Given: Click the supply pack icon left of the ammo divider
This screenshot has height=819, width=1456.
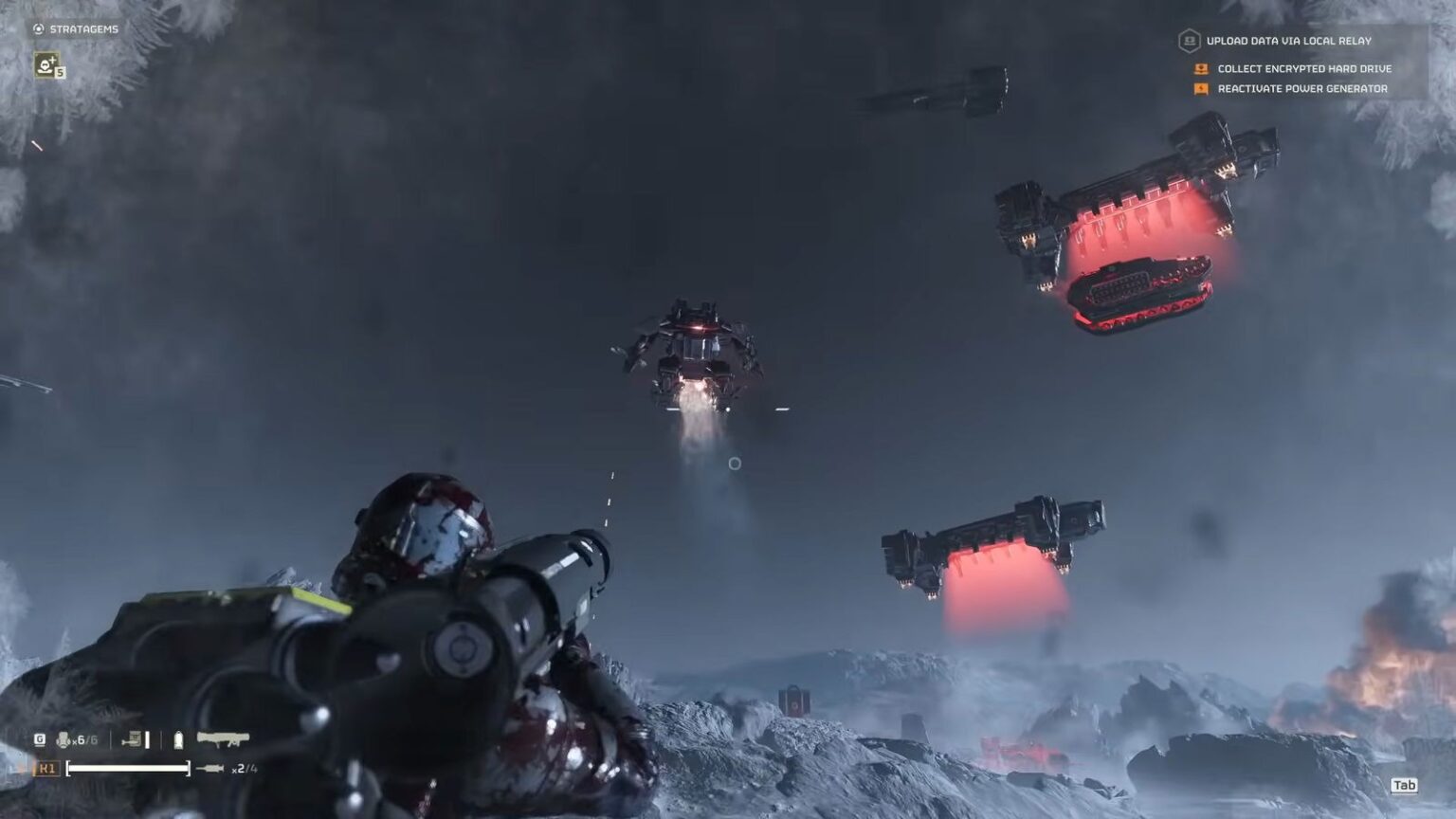Looking at the screenshot, I should pos(132,738).
